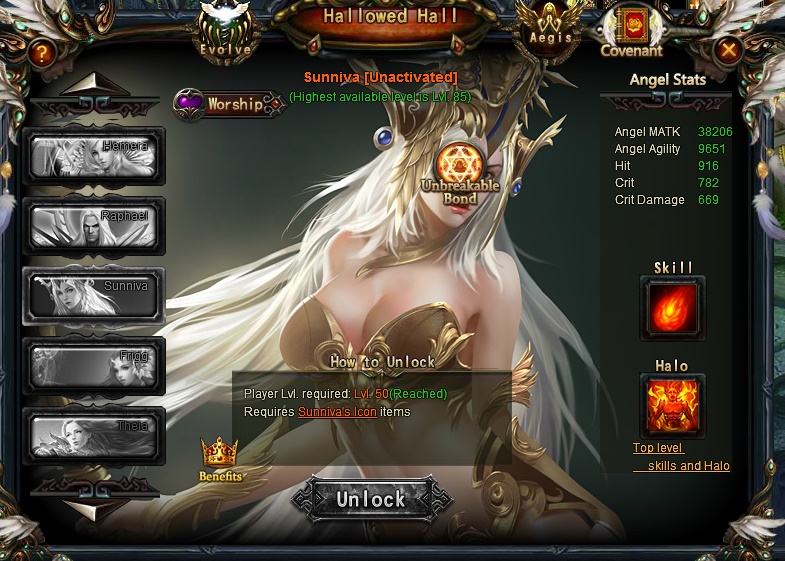Image resolution: width=785 pixels, height=561 pixels.
Task: View the Halo demon icon
Action: point(672,406)
